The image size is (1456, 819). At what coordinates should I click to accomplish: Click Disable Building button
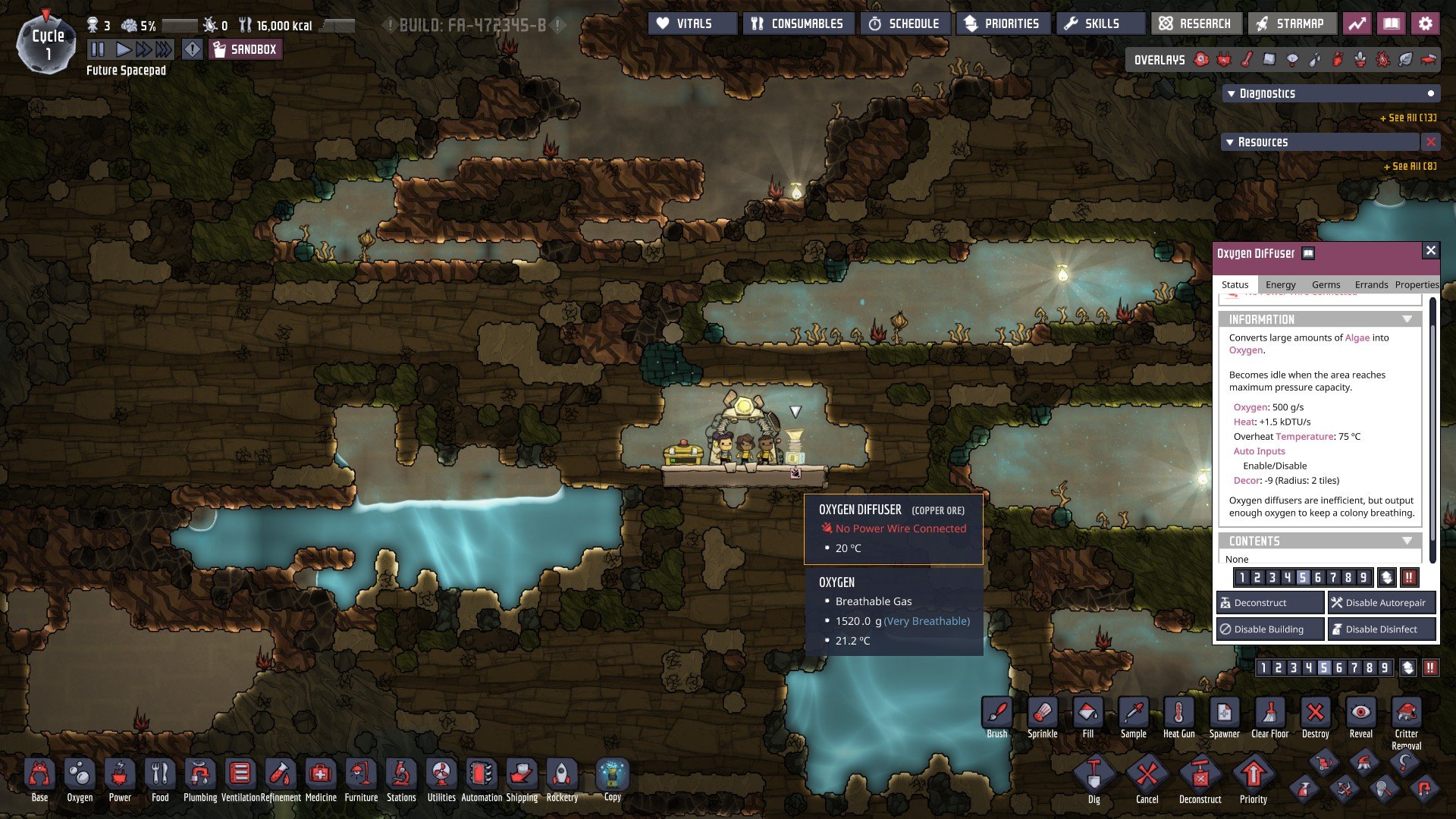tap(1270, 629)
